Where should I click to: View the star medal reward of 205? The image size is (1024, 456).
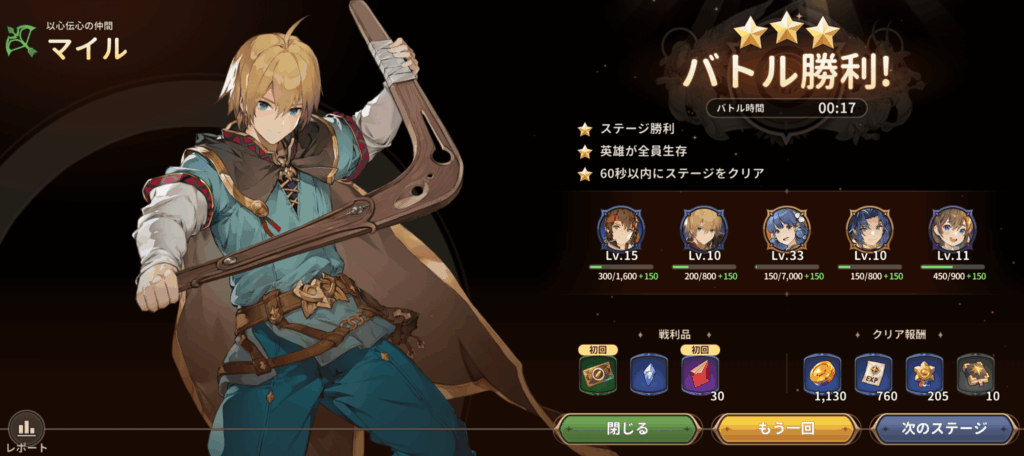(x=924, y=373)
